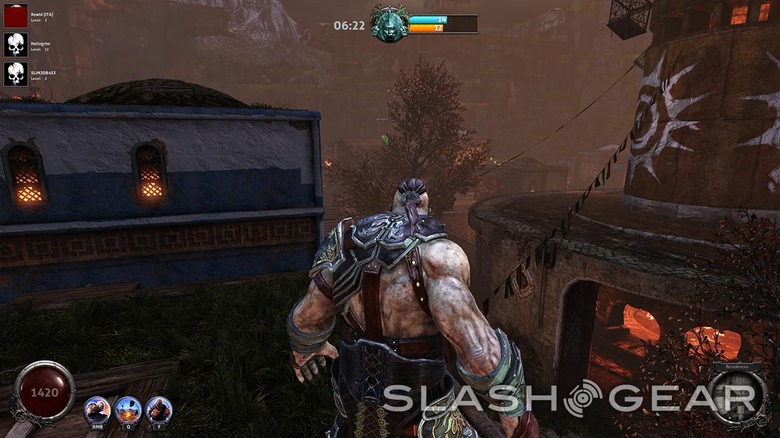Select SLIM3DBASS's skull portrait
This screenshot has width=780, height=438.
15,73
